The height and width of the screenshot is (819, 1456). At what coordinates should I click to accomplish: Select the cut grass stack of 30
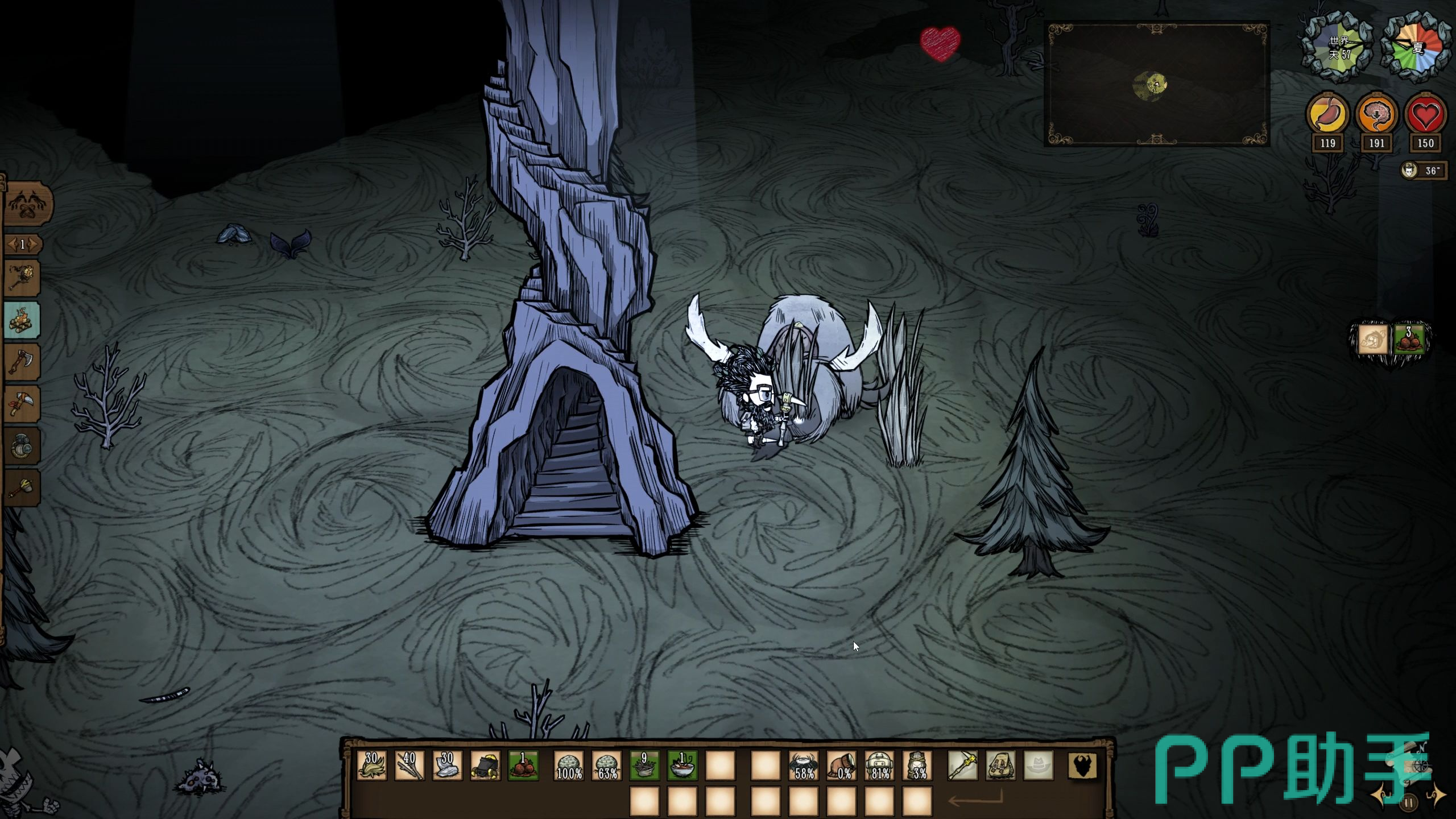(x=371, y=765)
